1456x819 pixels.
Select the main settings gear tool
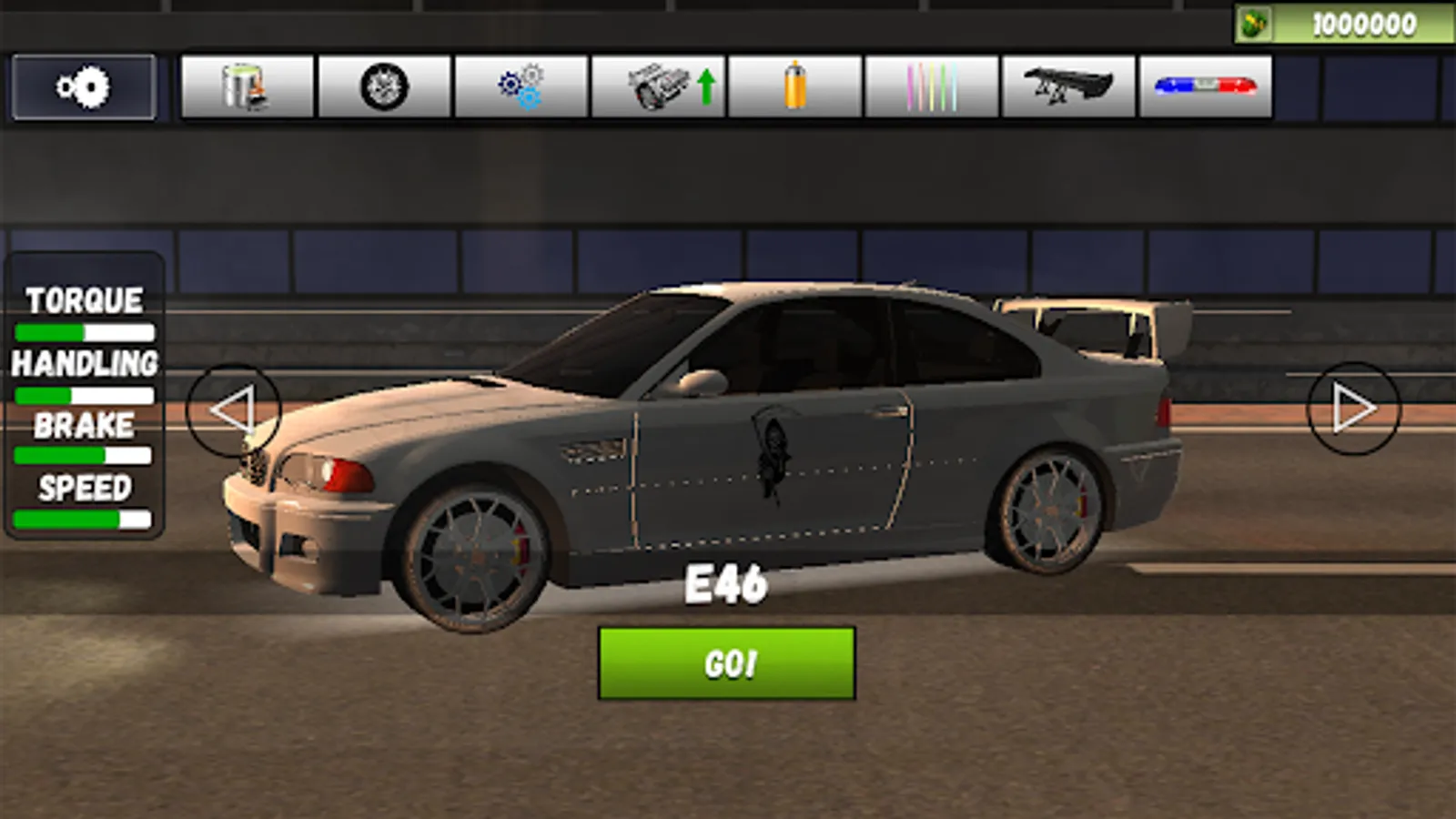(82, 87)
